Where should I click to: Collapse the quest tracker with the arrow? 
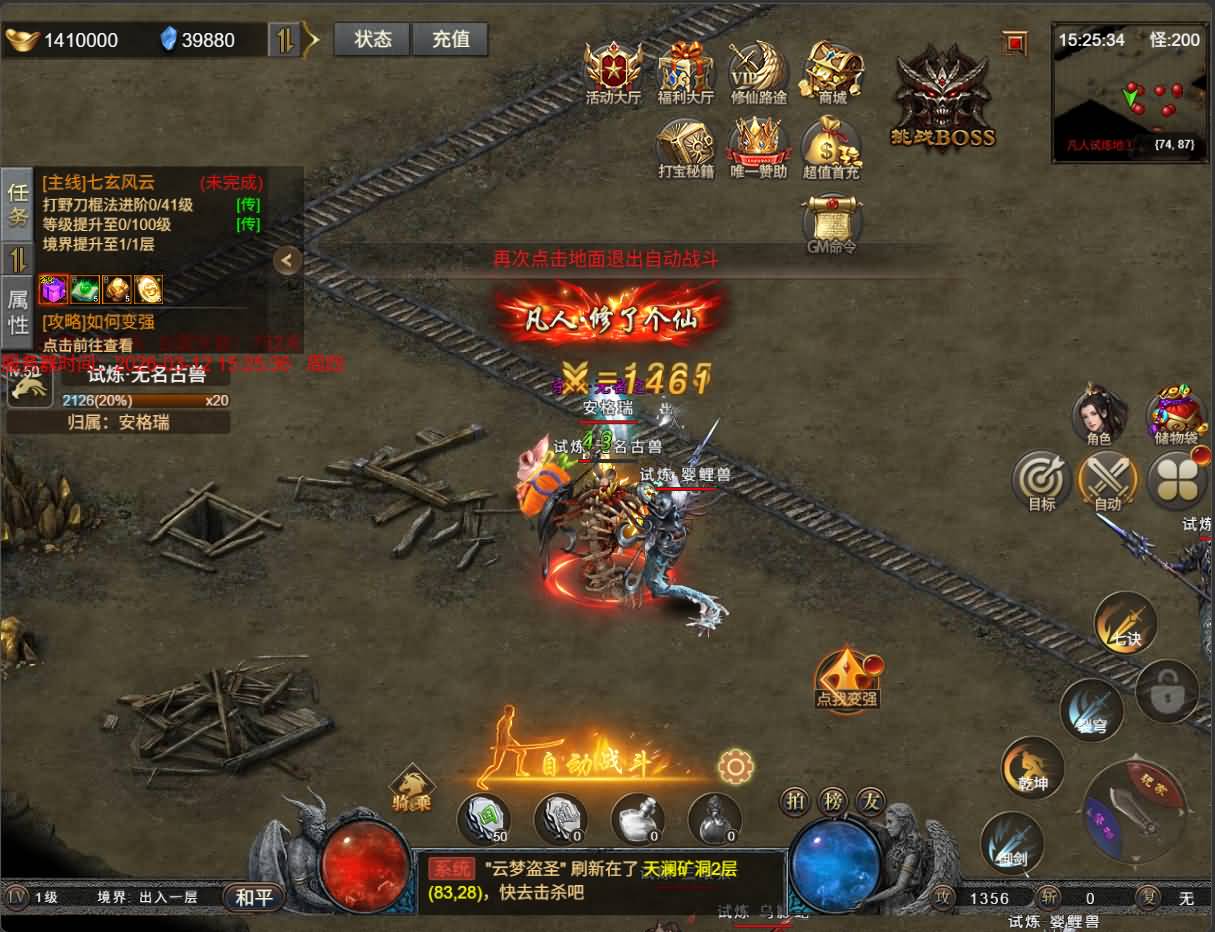pyautogui.click(x=287, y=260)
